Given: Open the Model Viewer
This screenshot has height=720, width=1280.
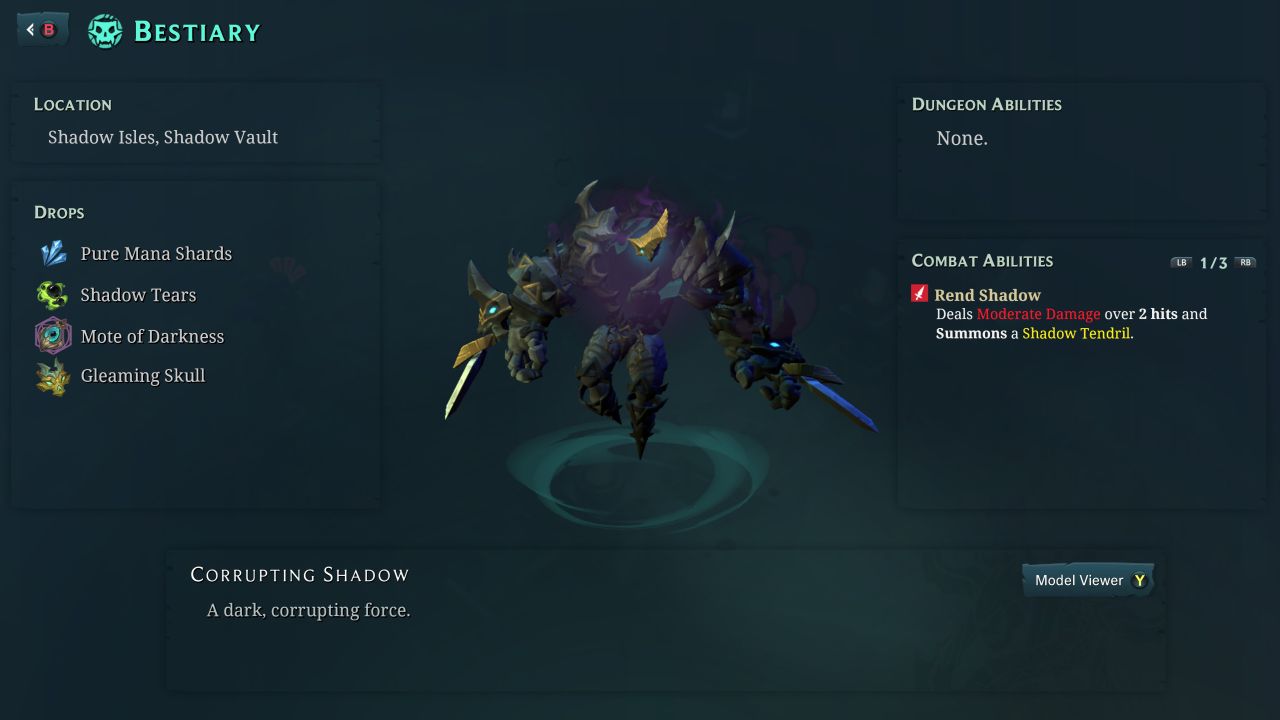Looking at the screenshot, I should coord(1088,580).
